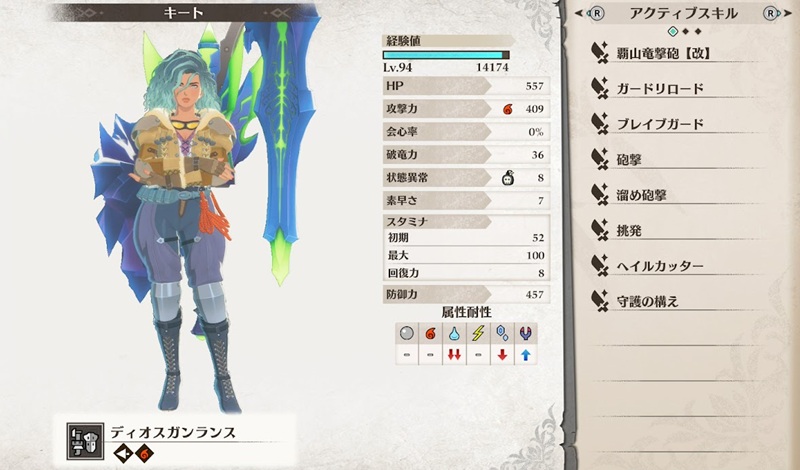800x470 pixels.
Task: Click the thunder resistance icon
Action: click(x=478, y=332)
